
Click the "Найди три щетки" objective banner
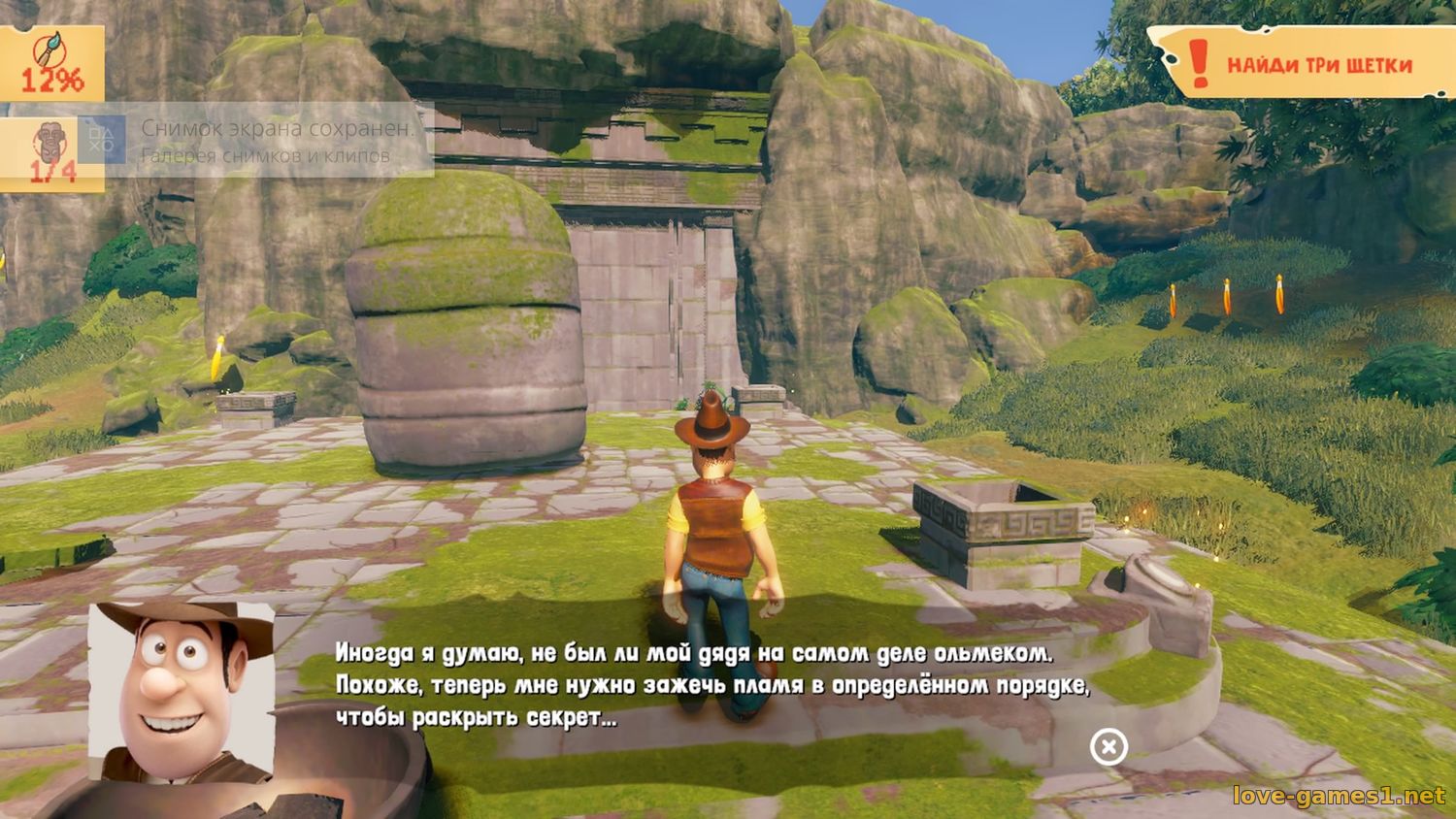(1306, 64)
